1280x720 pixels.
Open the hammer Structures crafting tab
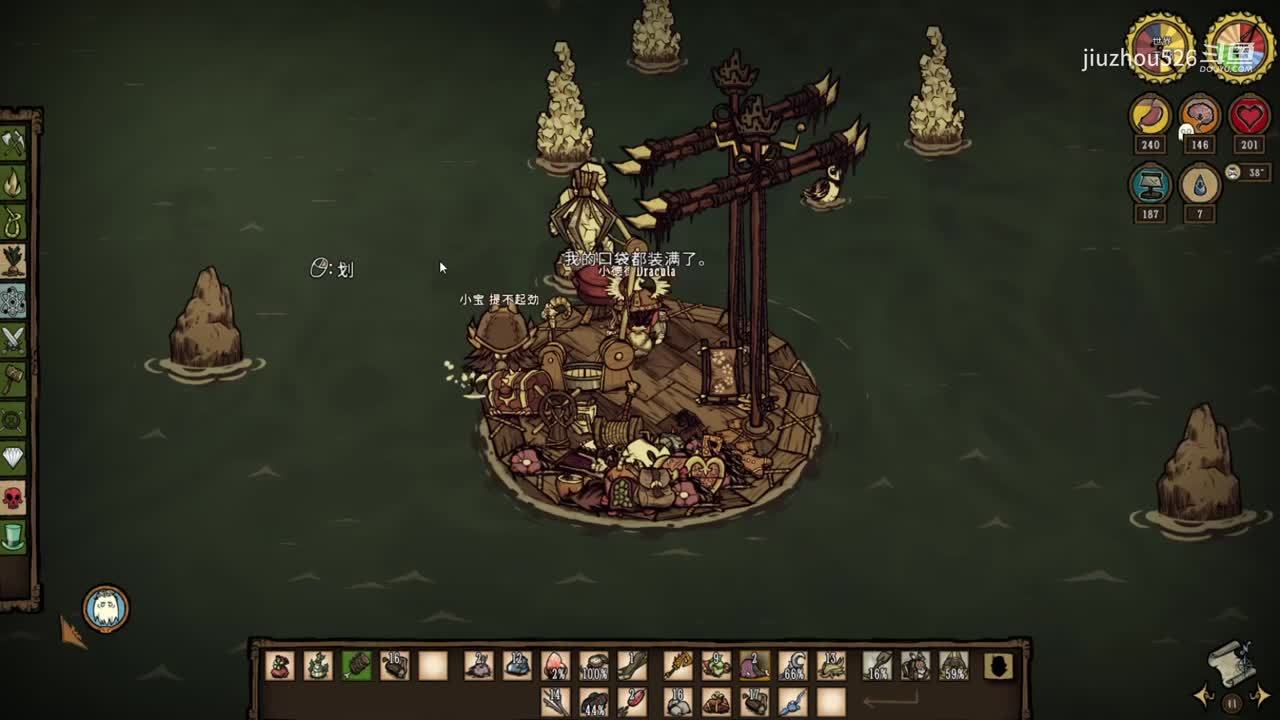pyautogui.click(x=13, y=379)
